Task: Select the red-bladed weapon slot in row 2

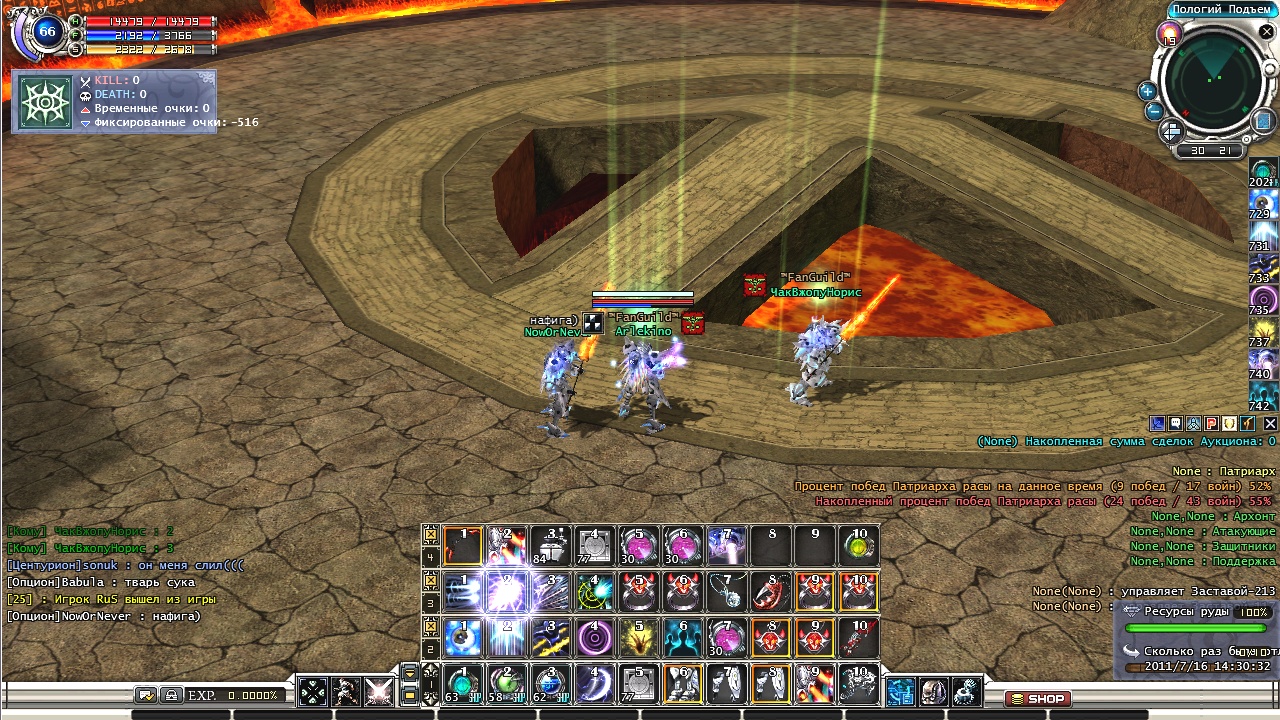Action: pyautogui.click(x=859, y=638)
